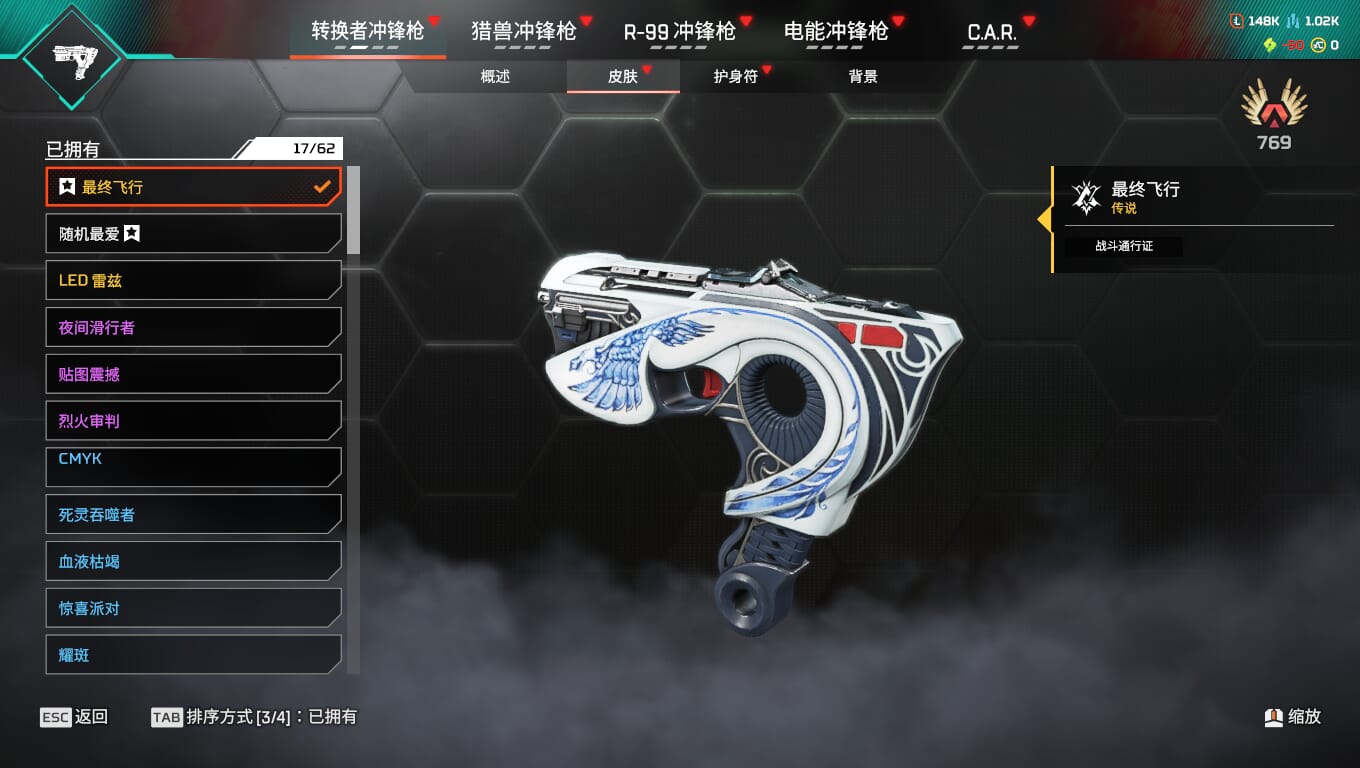Switch to the 护身符 sub-tab
This screenshot has height=768, width=1360.
click(x=735, y=77)
